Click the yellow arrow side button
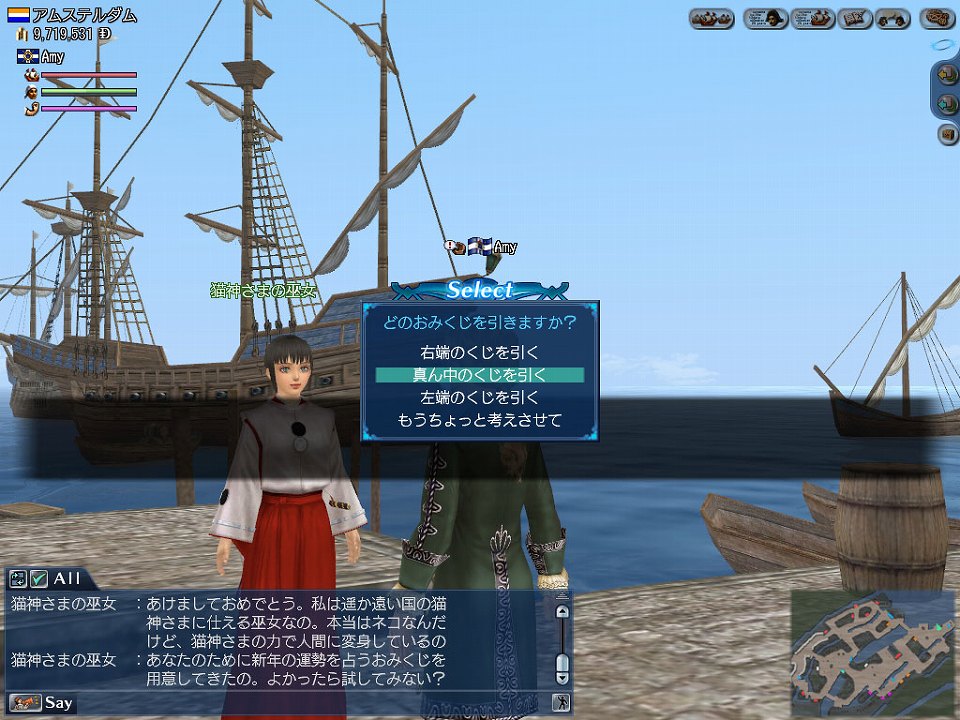This screenshot has height=720, width=960. tap(948, 74)
